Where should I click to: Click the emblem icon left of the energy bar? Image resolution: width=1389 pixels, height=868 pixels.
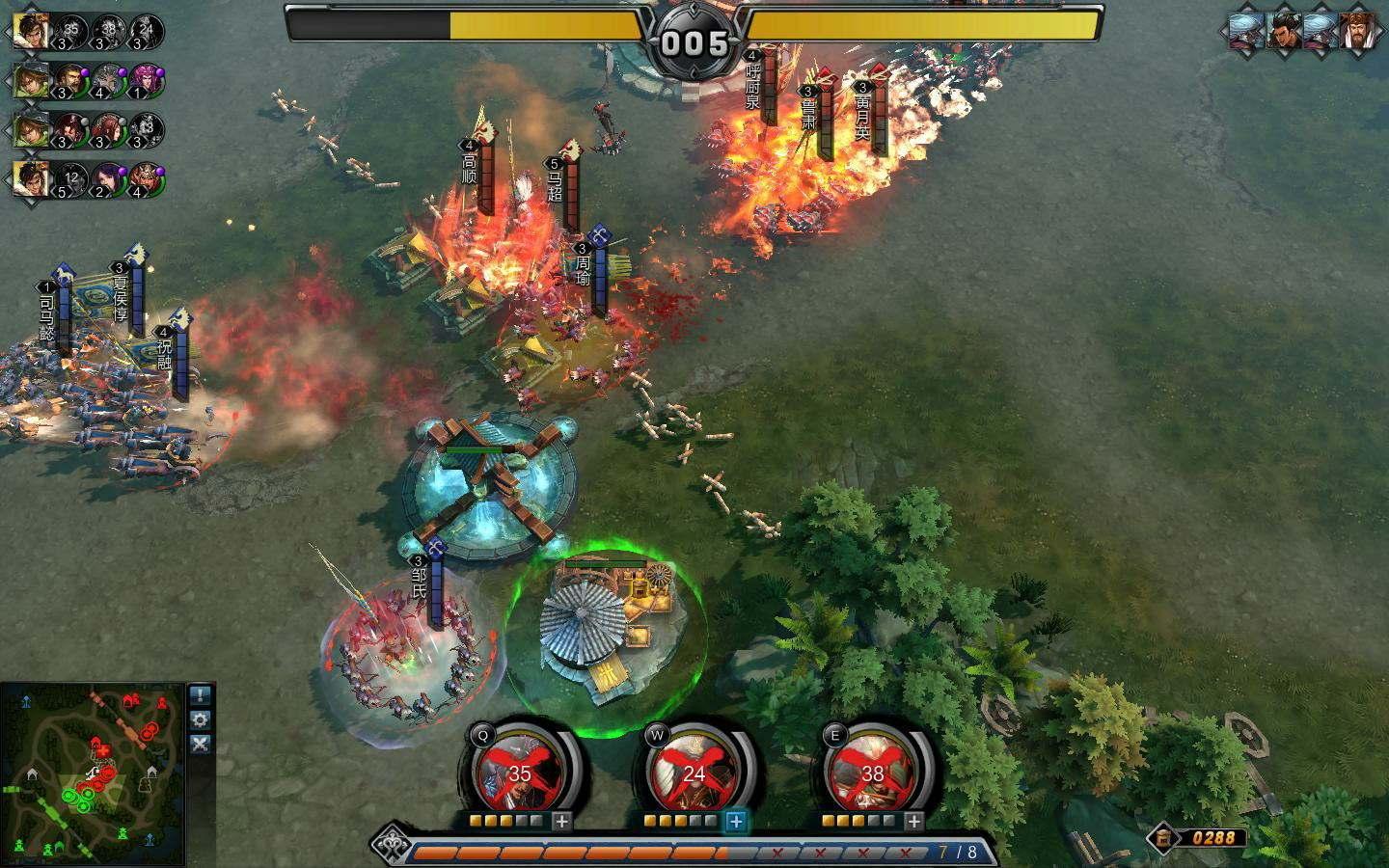(x=390, y=843)
